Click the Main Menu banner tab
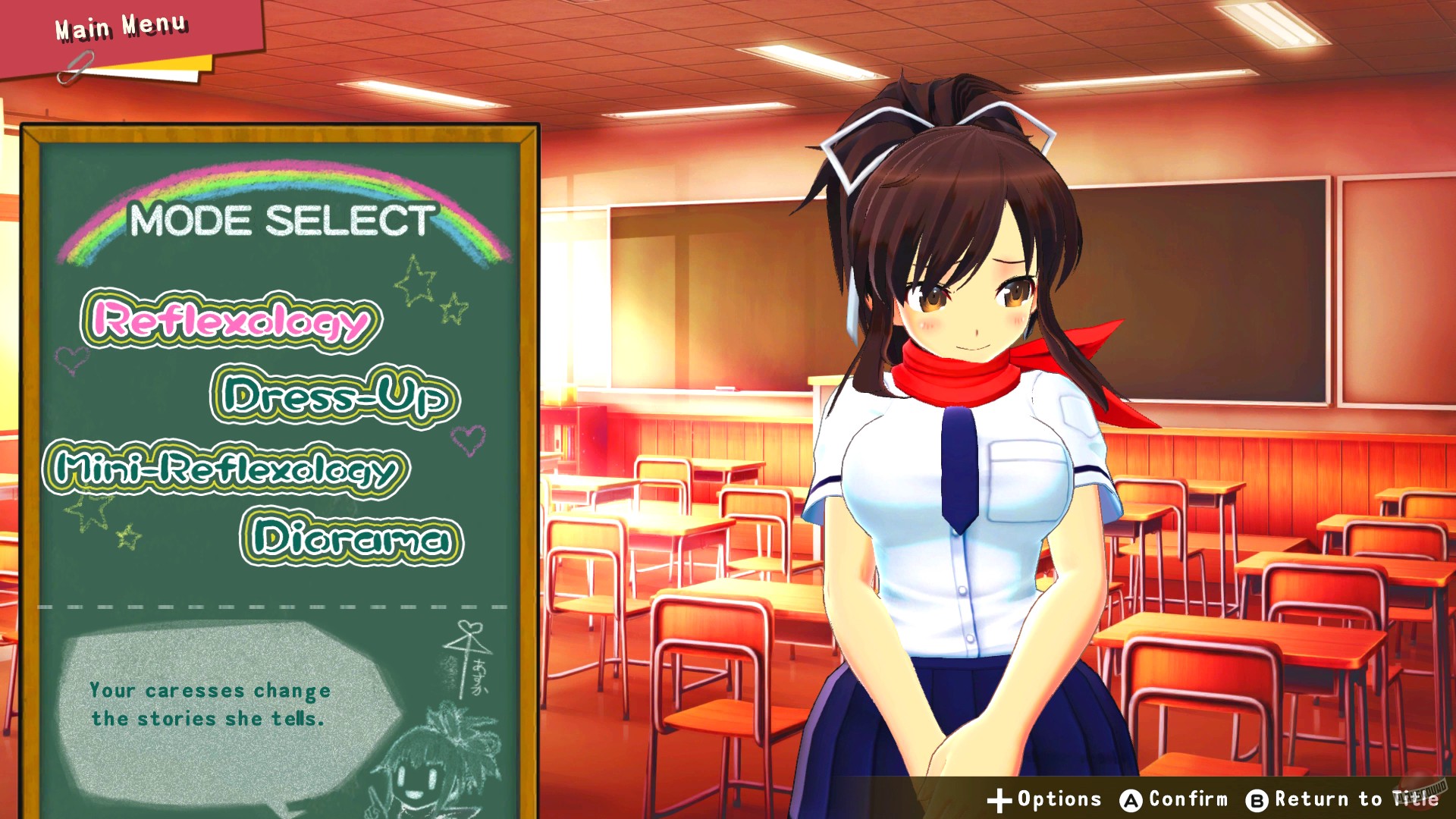 pos(121,27)
